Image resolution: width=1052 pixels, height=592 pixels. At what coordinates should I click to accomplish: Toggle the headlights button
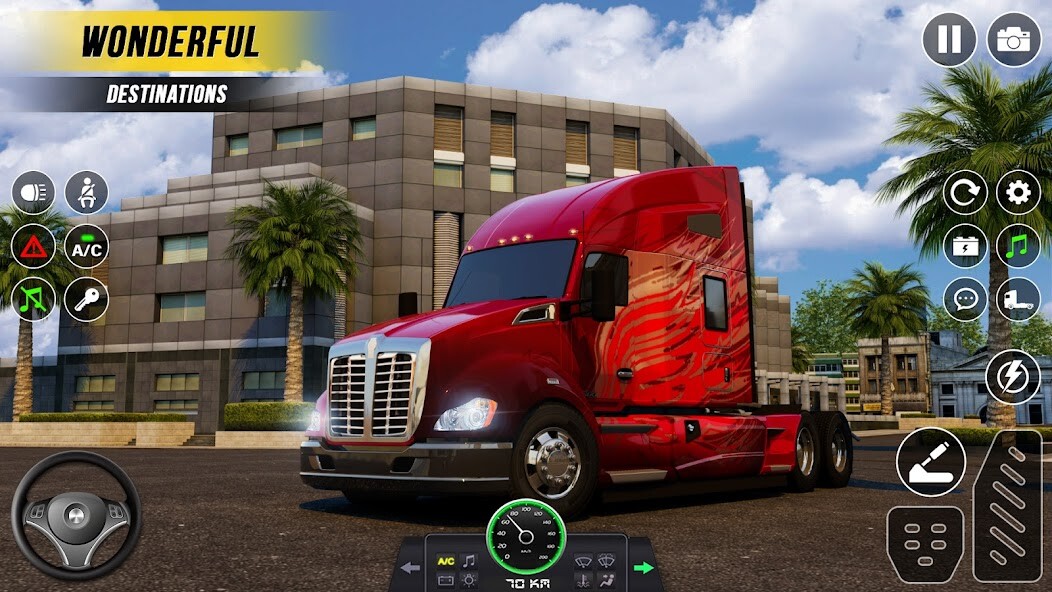pyautogui.click(x=33, y=193)
